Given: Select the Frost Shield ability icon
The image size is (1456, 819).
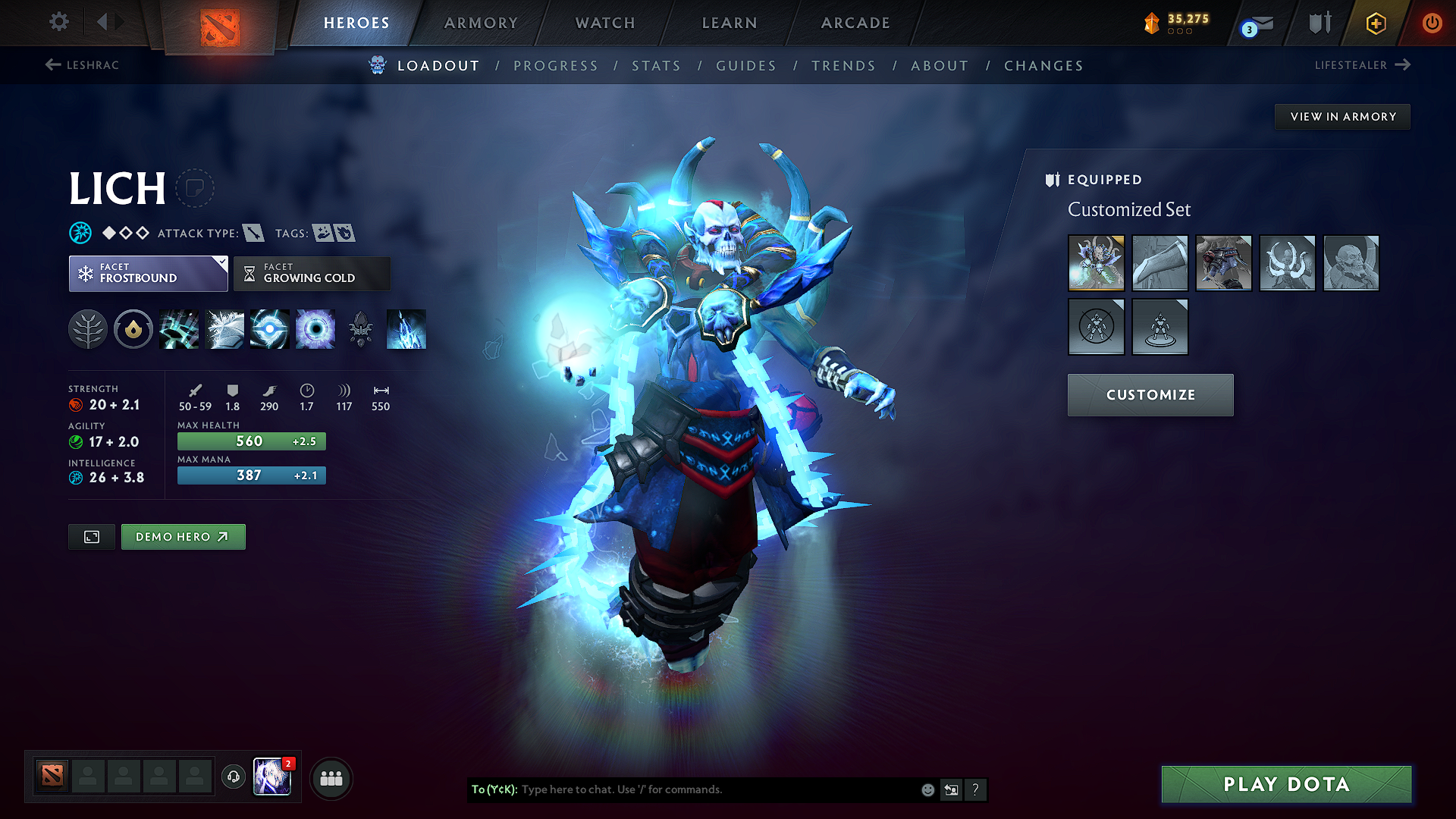Looking at the screenshot, I should 224,328.
